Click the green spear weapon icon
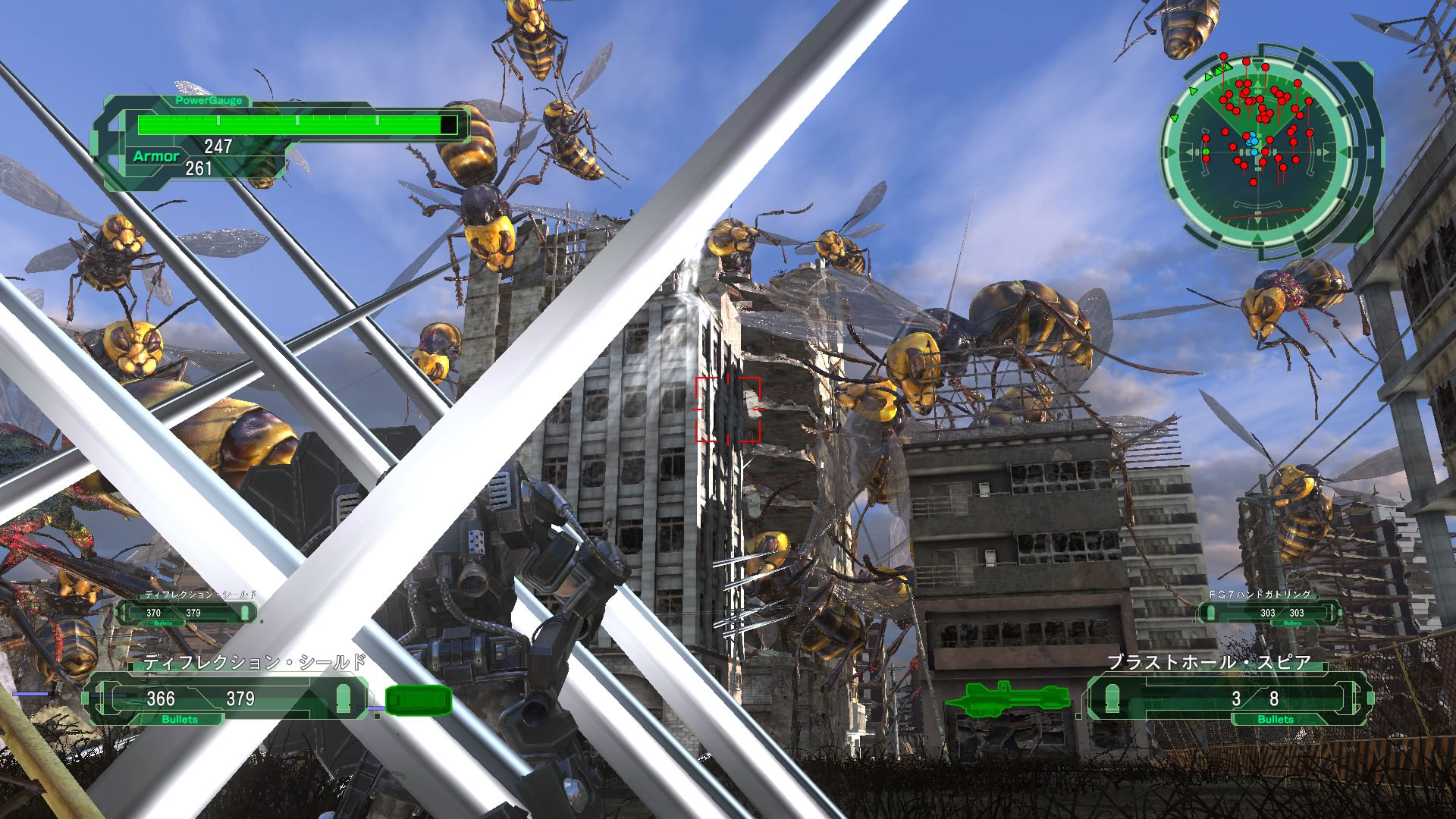The height and width of the screenshot is (819, 1456). [x=1006, y=698]
